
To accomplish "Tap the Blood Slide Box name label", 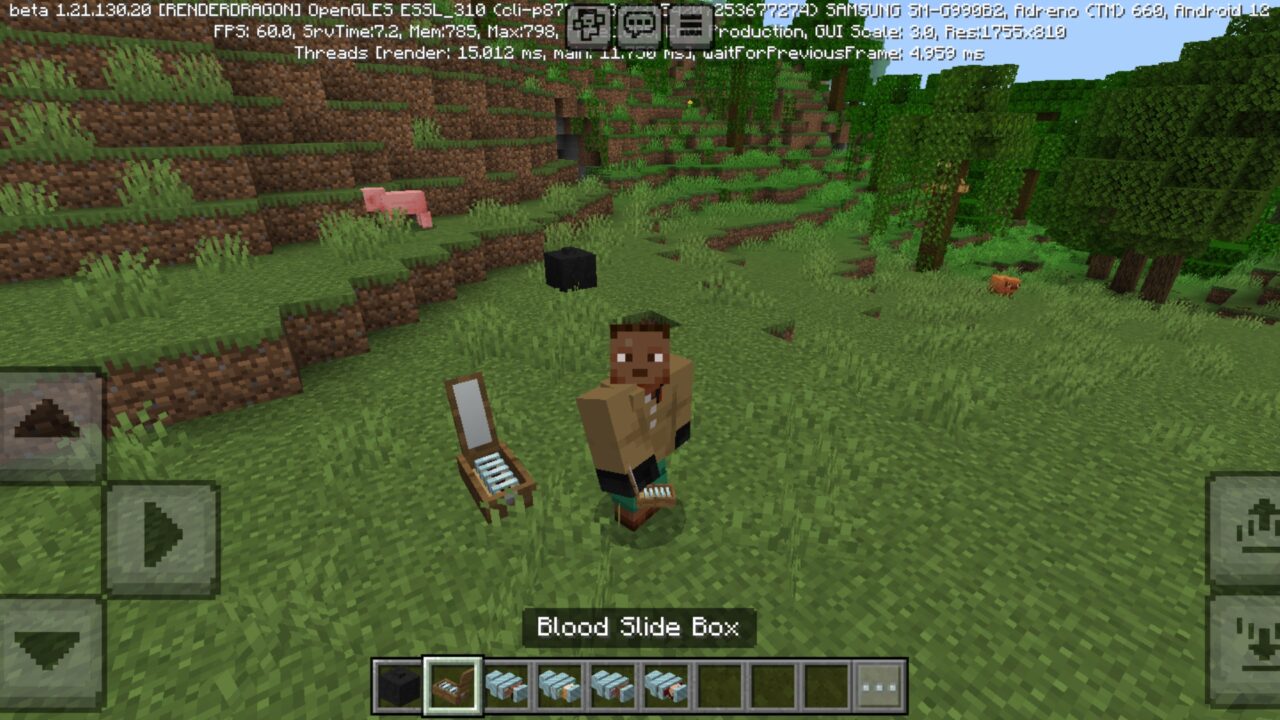I will [637, 627].
